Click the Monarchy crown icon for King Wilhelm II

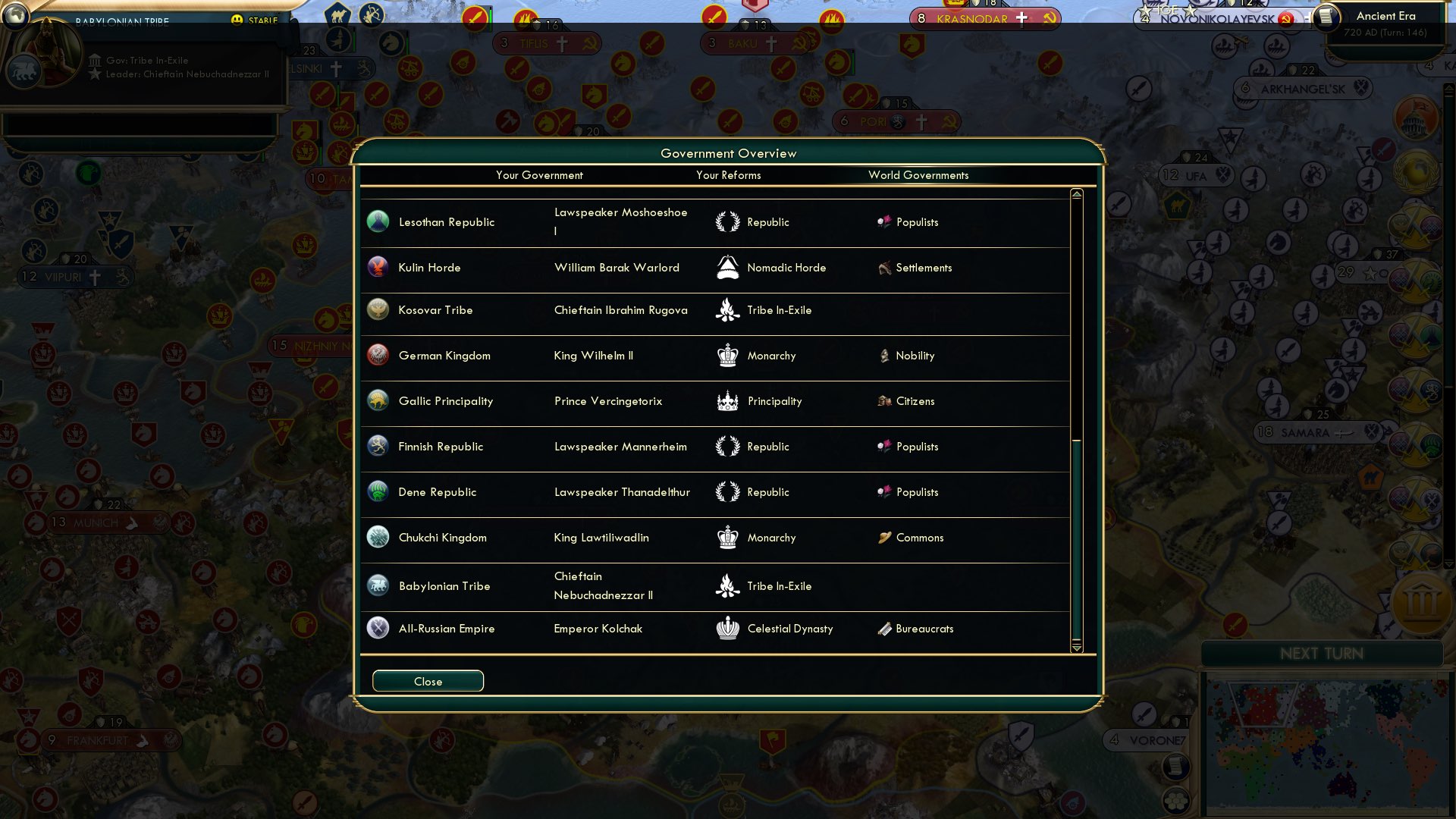point(727,355)
